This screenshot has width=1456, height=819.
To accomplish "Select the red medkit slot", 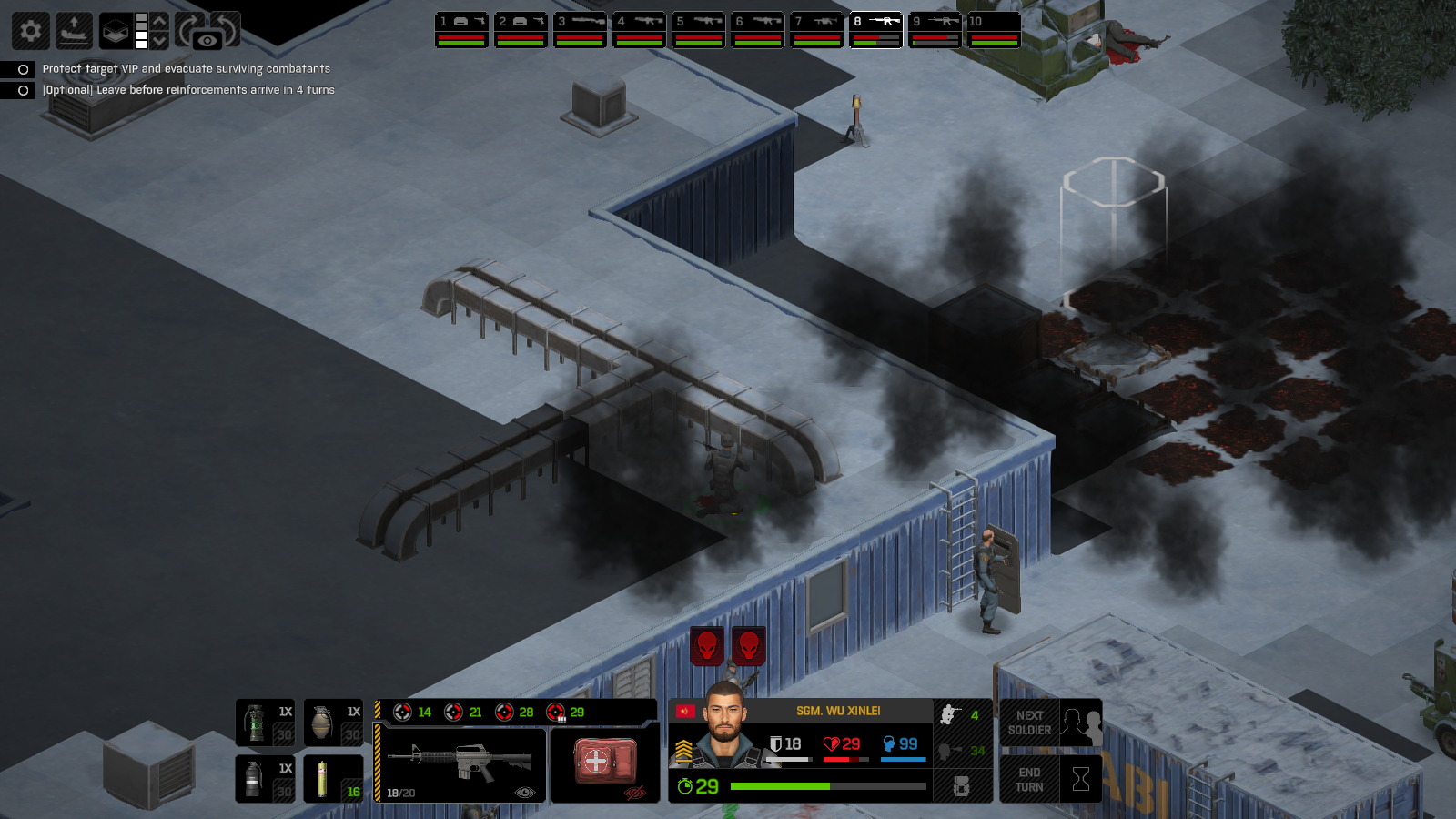I will [x=604, y=764].
